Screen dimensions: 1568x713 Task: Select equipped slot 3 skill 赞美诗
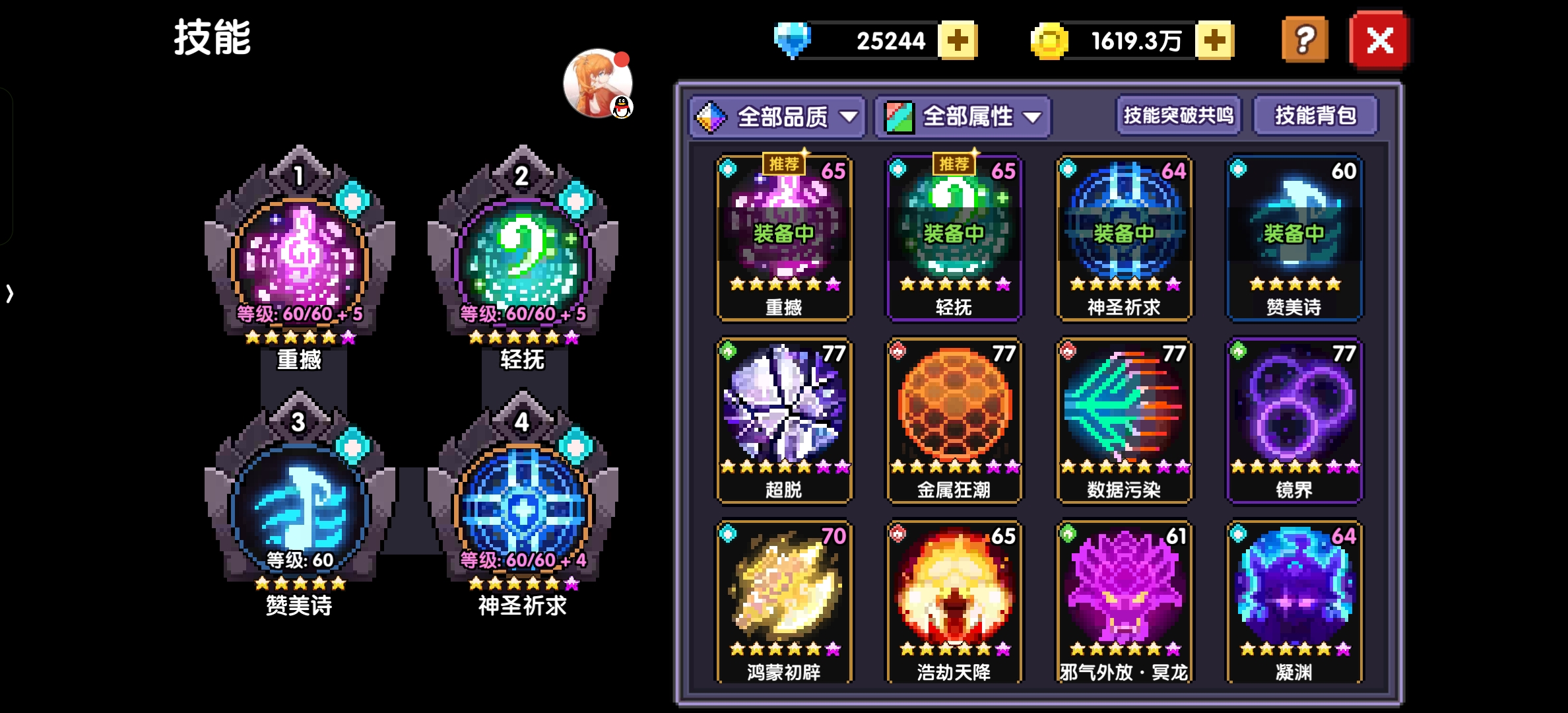coord(300,505)
